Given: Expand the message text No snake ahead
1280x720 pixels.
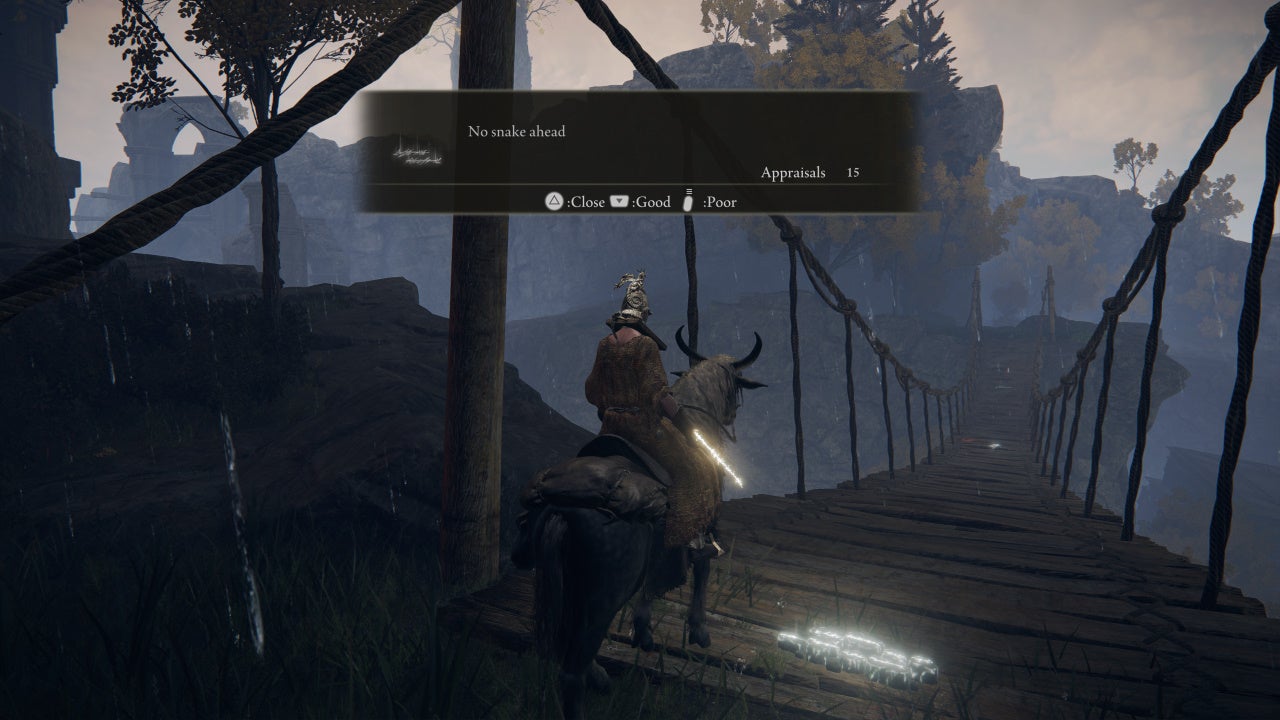Looking at the screenshot, I should pos(516,131).
